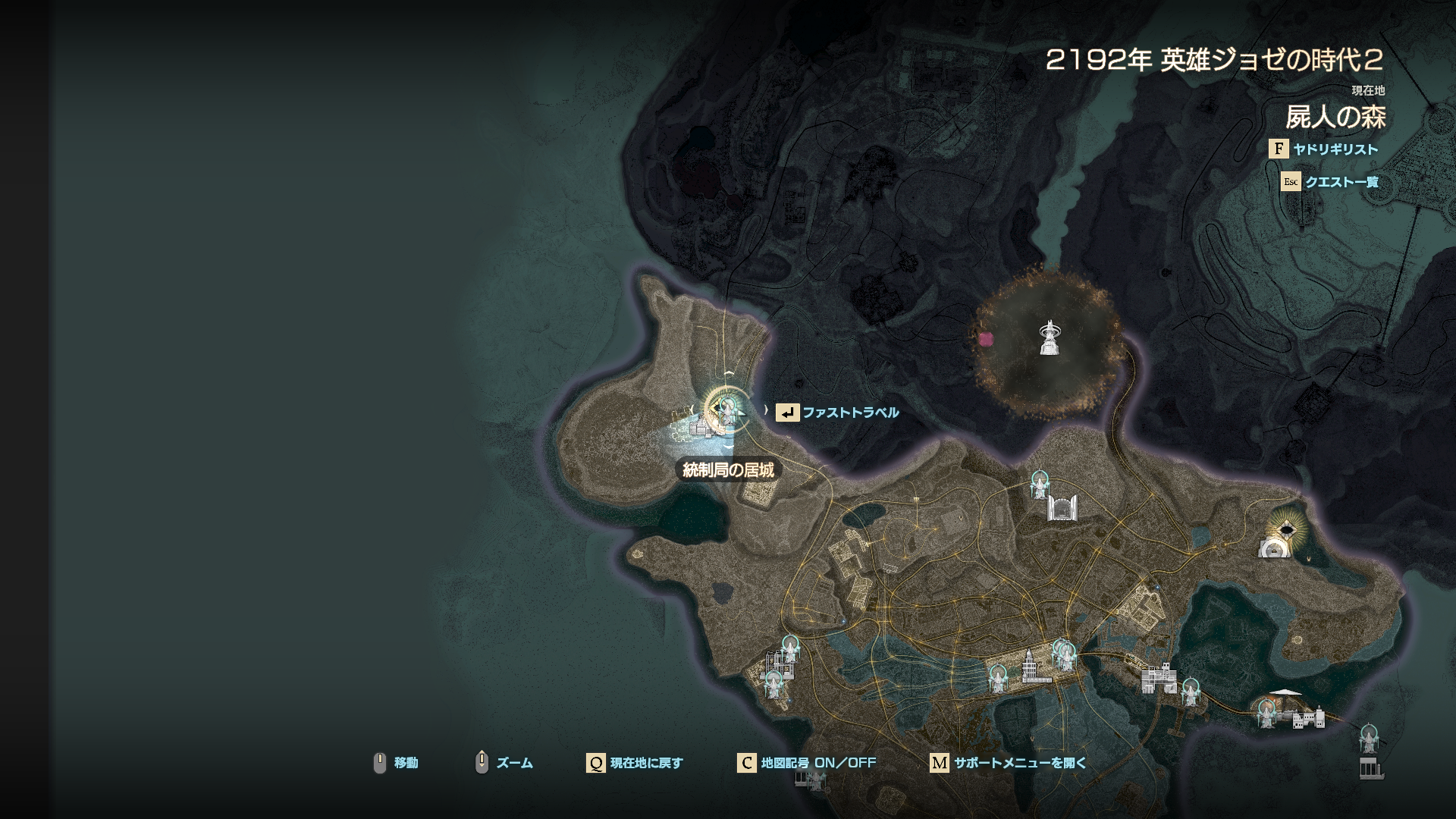Screen dimensions: 1456x819
Task: Click the pink octagon map marker
Action: [986, 339]
